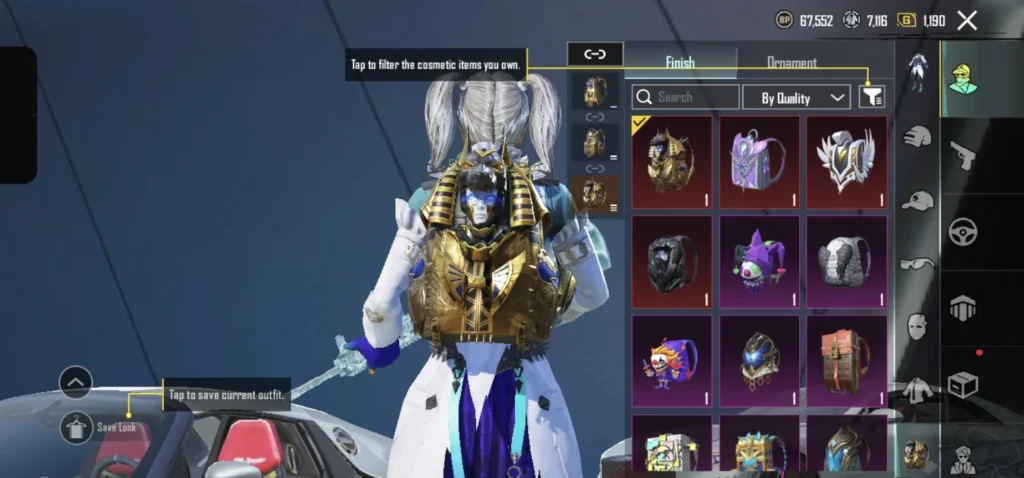Pick the purple jester clown backpack

click(759, 261)
